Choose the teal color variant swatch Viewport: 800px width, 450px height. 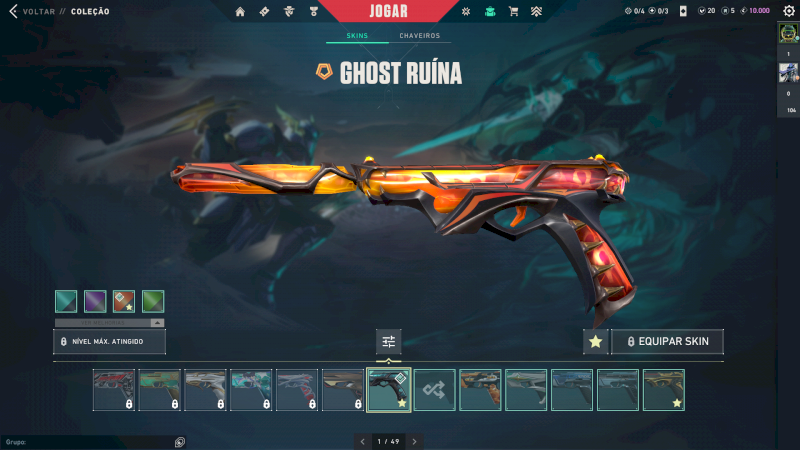coord(66,301)
